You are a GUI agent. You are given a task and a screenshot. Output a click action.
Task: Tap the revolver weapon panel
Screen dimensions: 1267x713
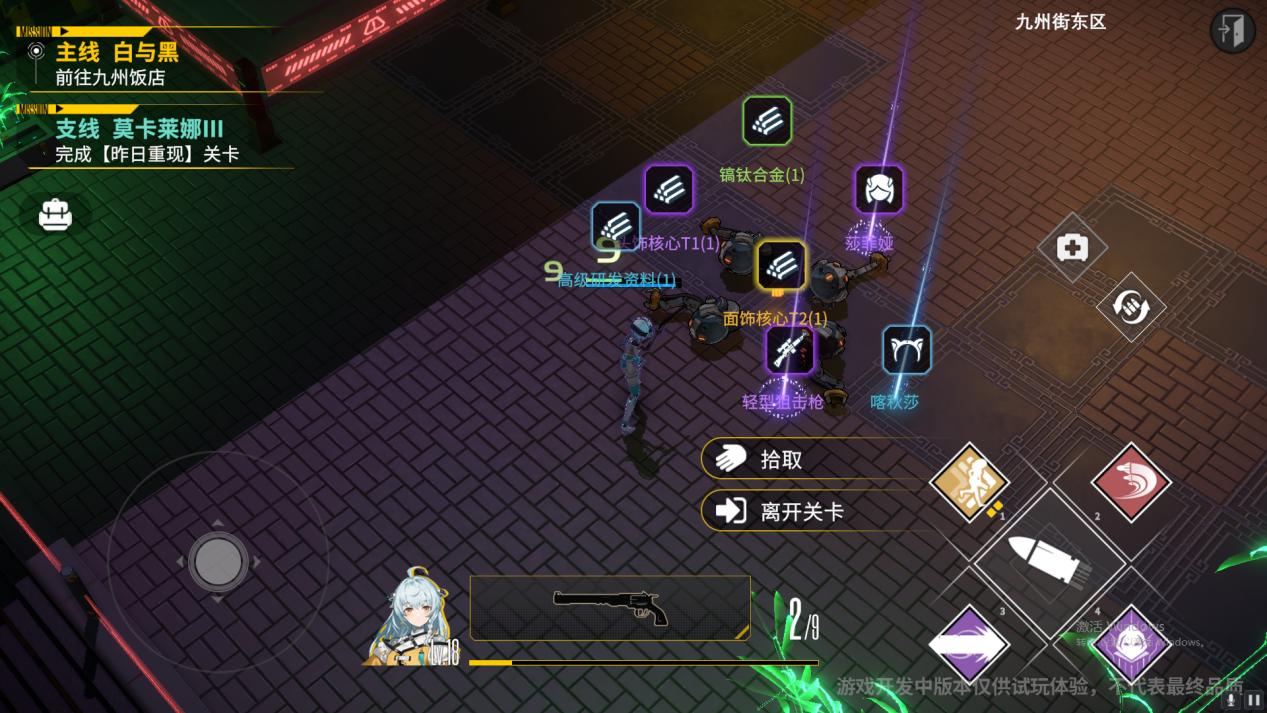tap(610, 607)
